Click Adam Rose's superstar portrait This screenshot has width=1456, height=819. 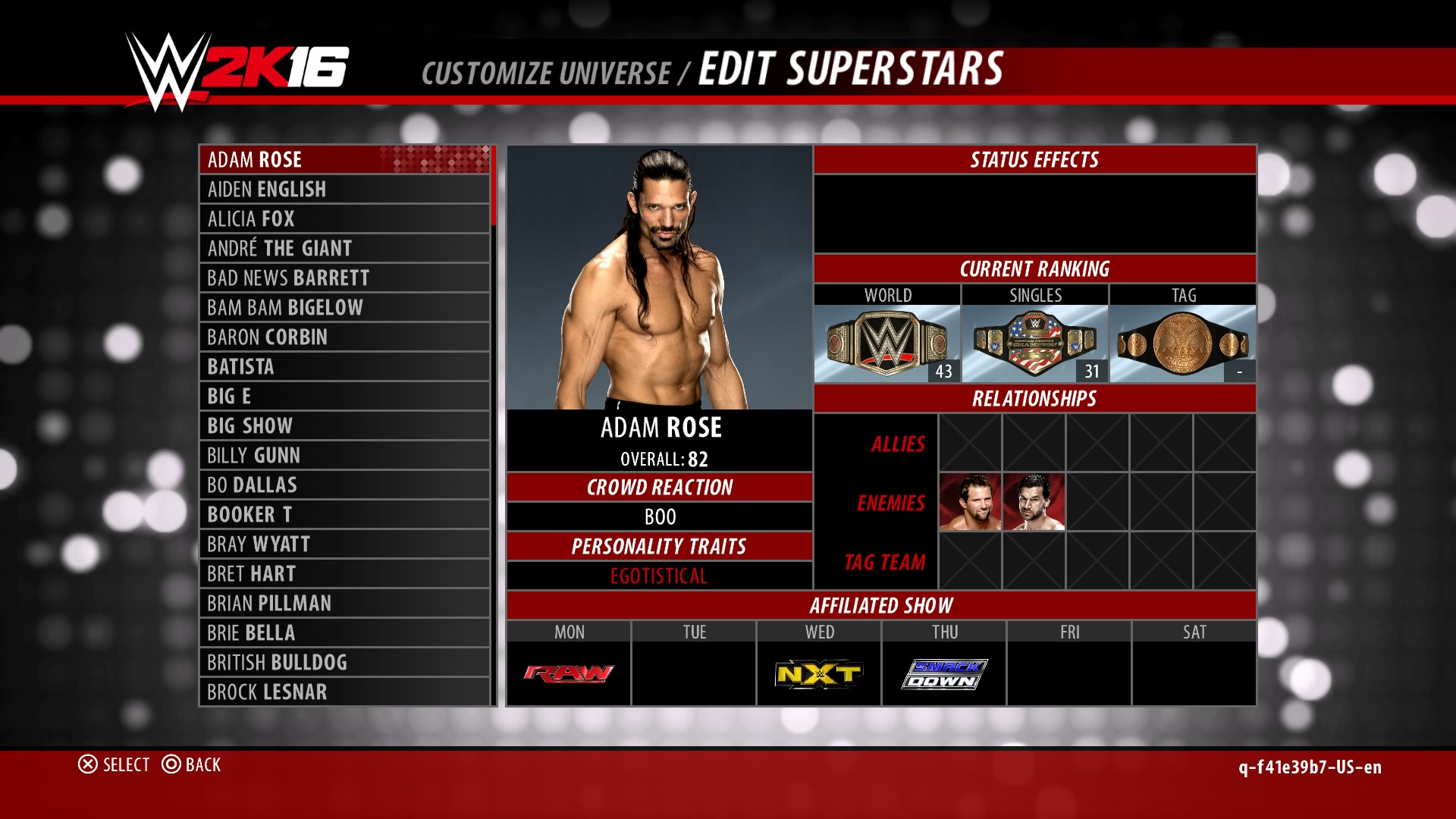(x=658, y=277)
